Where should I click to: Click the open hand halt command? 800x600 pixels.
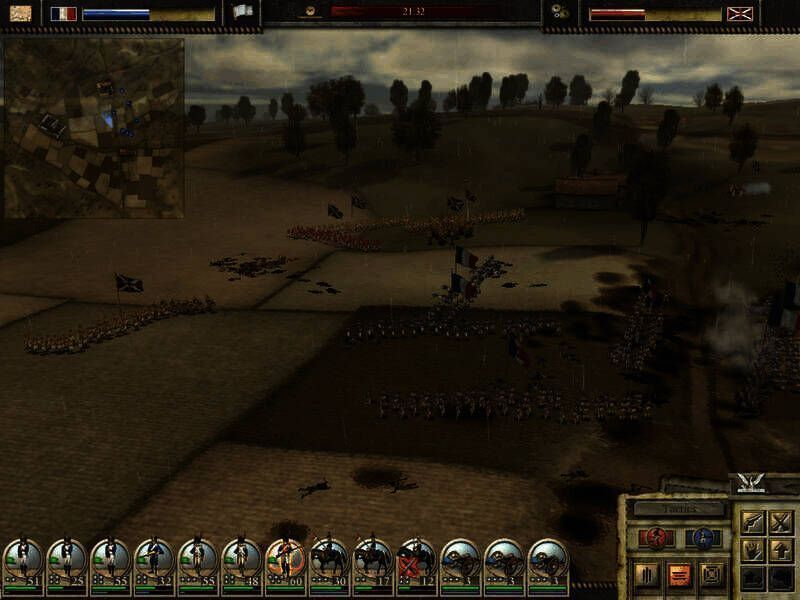751,549
